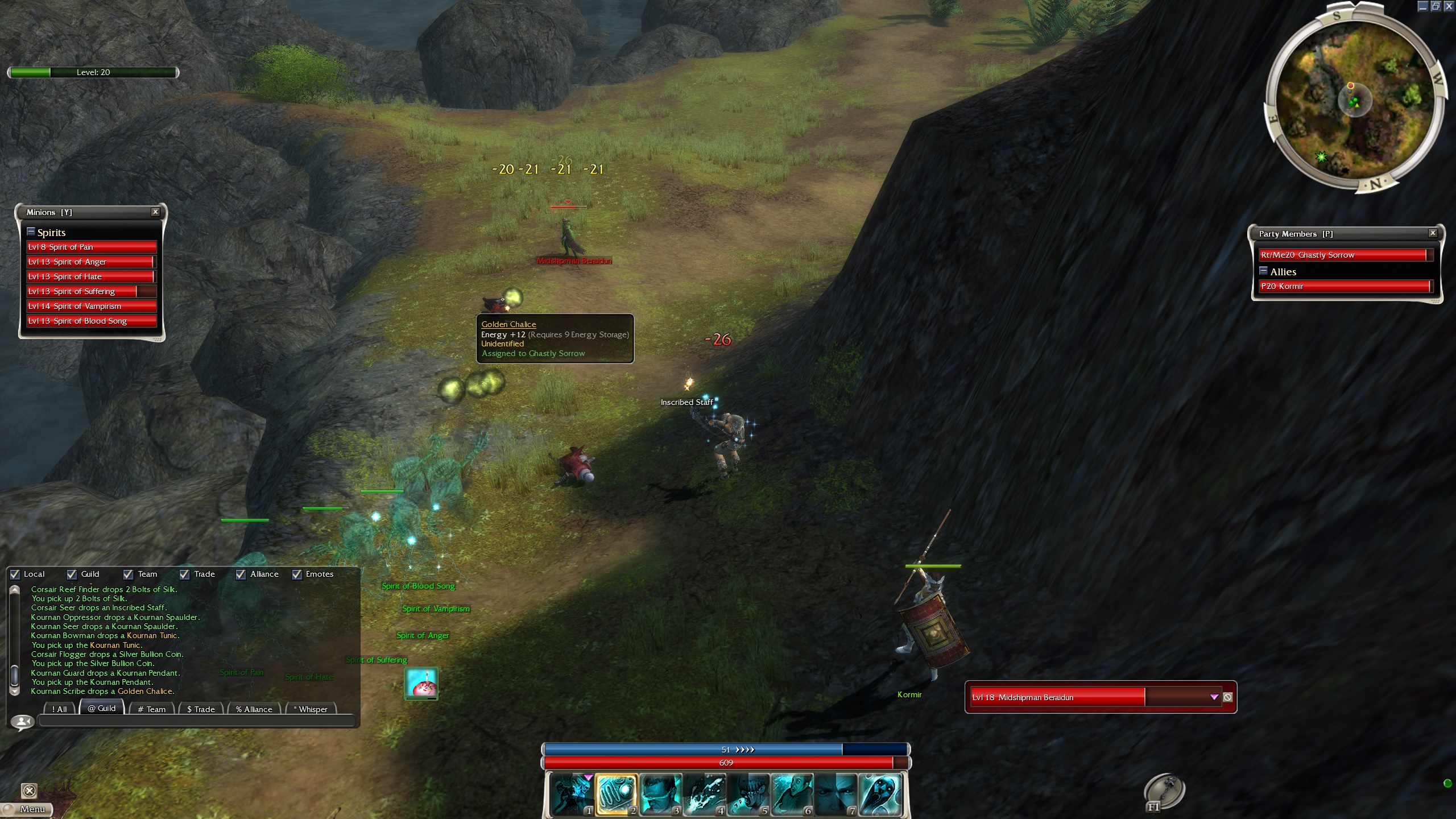The image size is (1456, 819).
Task: Select Spirit of Vampirism in the minion list
Action: click(x=91, y=306)
